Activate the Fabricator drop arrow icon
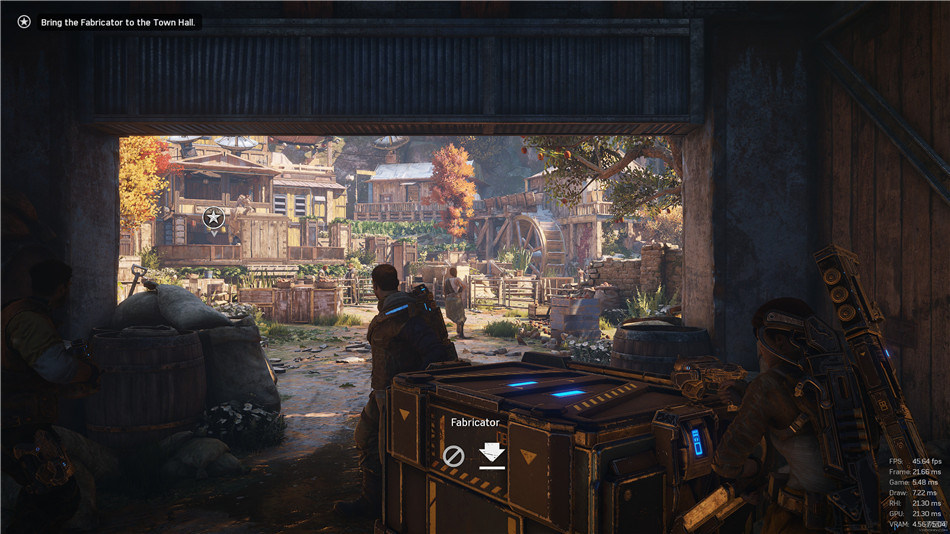 tap(490, 455)
